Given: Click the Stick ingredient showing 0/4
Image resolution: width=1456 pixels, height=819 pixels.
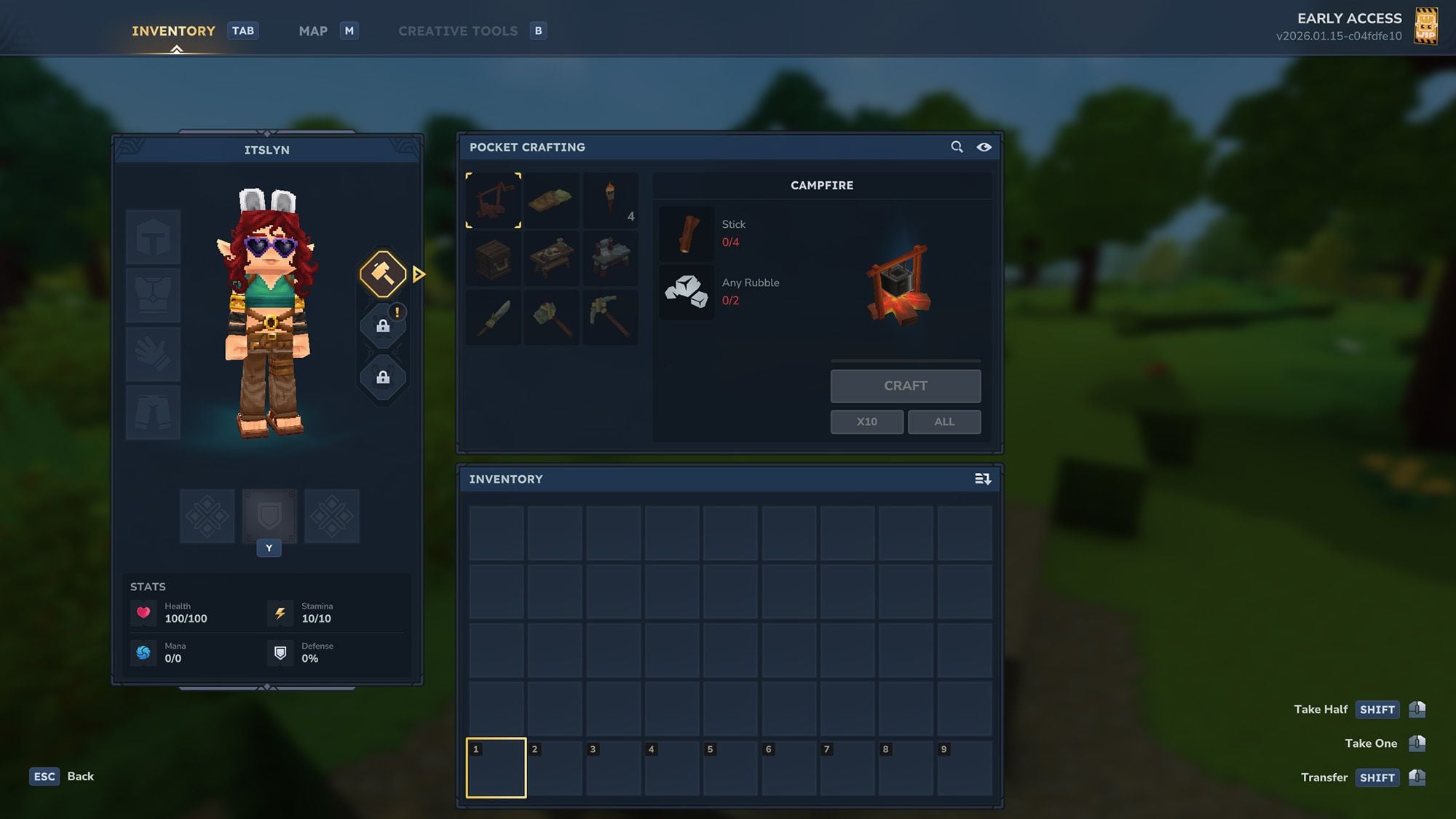Looking at the screenshot, I should tap(686, 233).
